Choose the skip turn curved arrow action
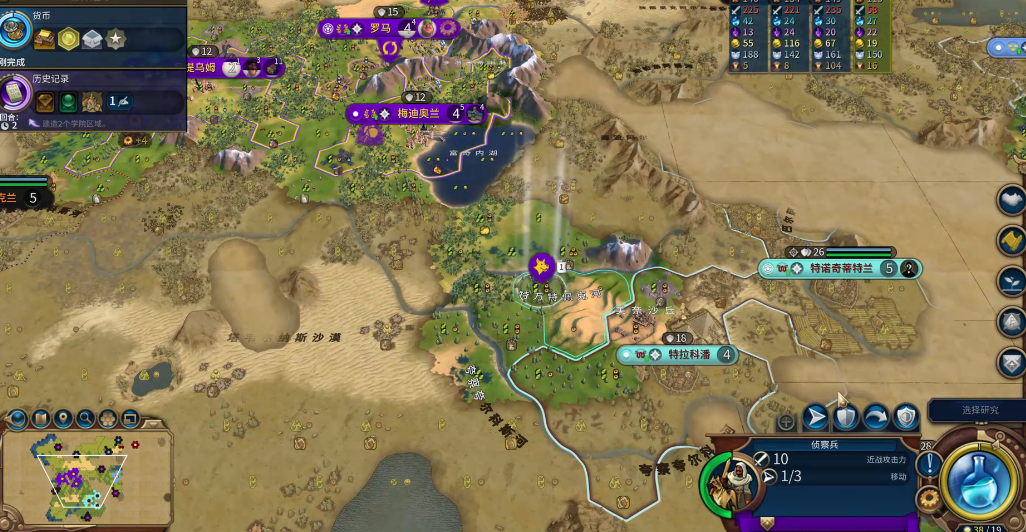The image size is (1026, 532). click(876, 417)
